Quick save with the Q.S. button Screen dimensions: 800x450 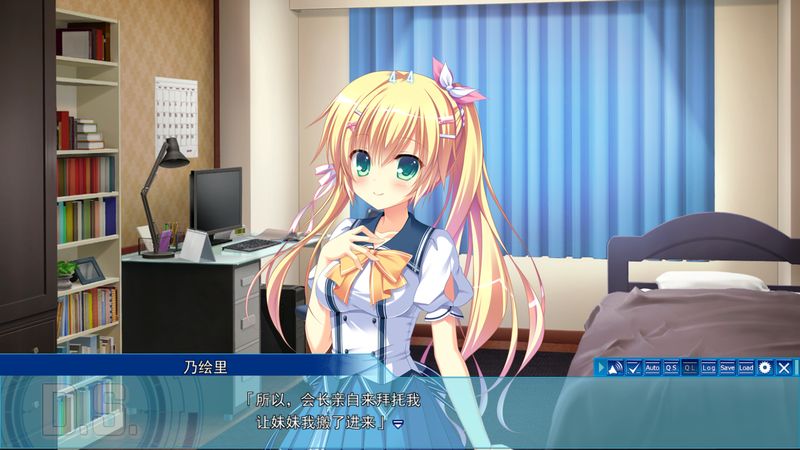tap(671, 367)
